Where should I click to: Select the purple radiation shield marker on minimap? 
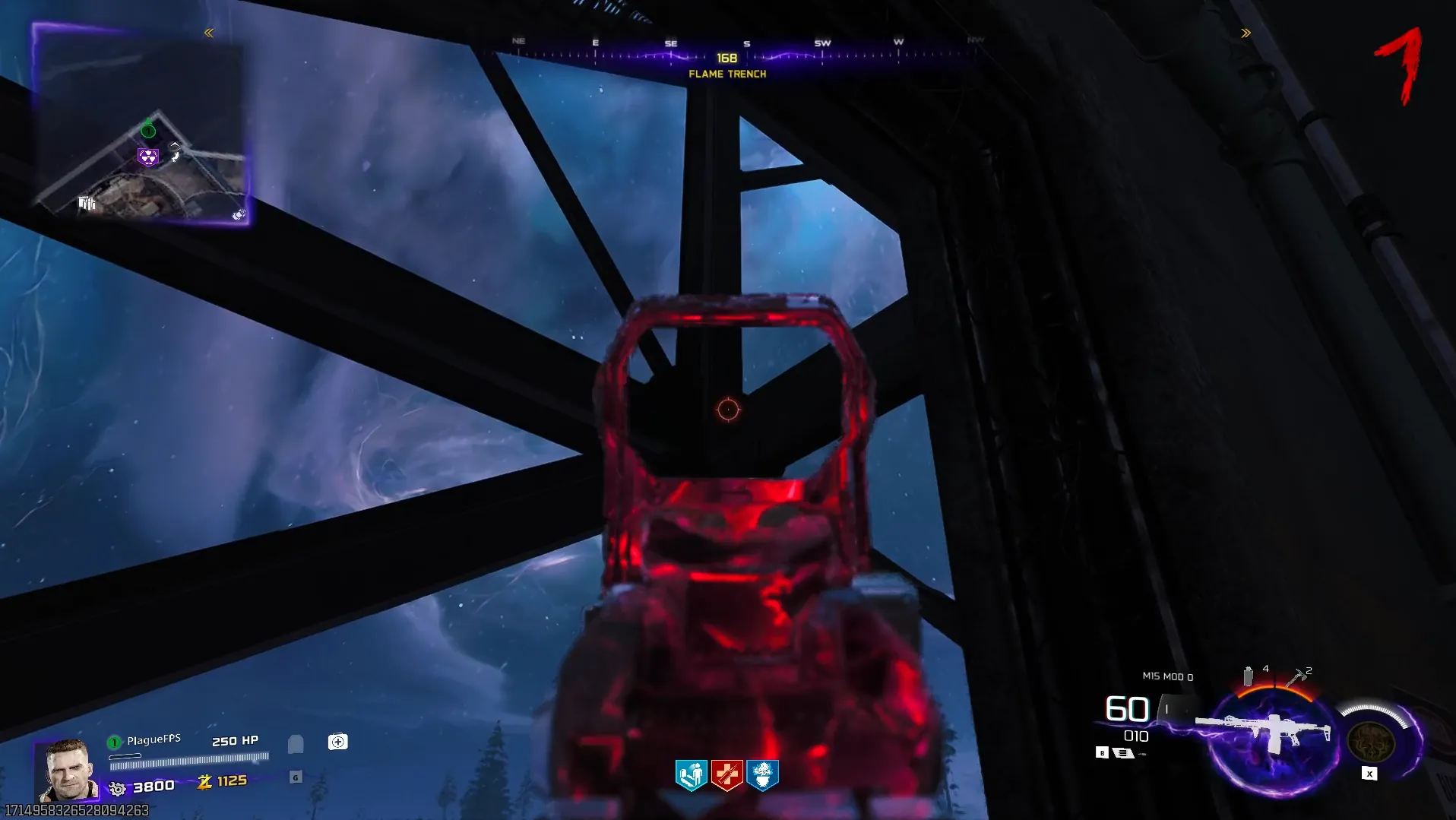147,157
